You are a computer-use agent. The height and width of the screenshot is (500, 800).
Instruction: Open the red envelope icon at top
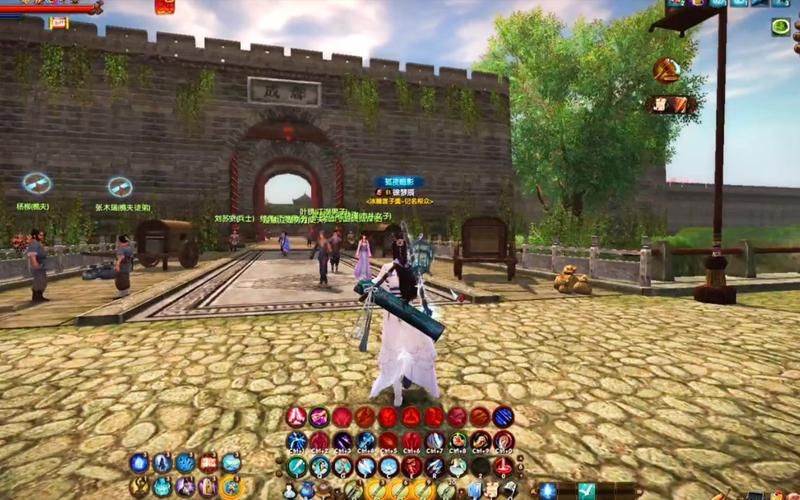pos(164,6)
